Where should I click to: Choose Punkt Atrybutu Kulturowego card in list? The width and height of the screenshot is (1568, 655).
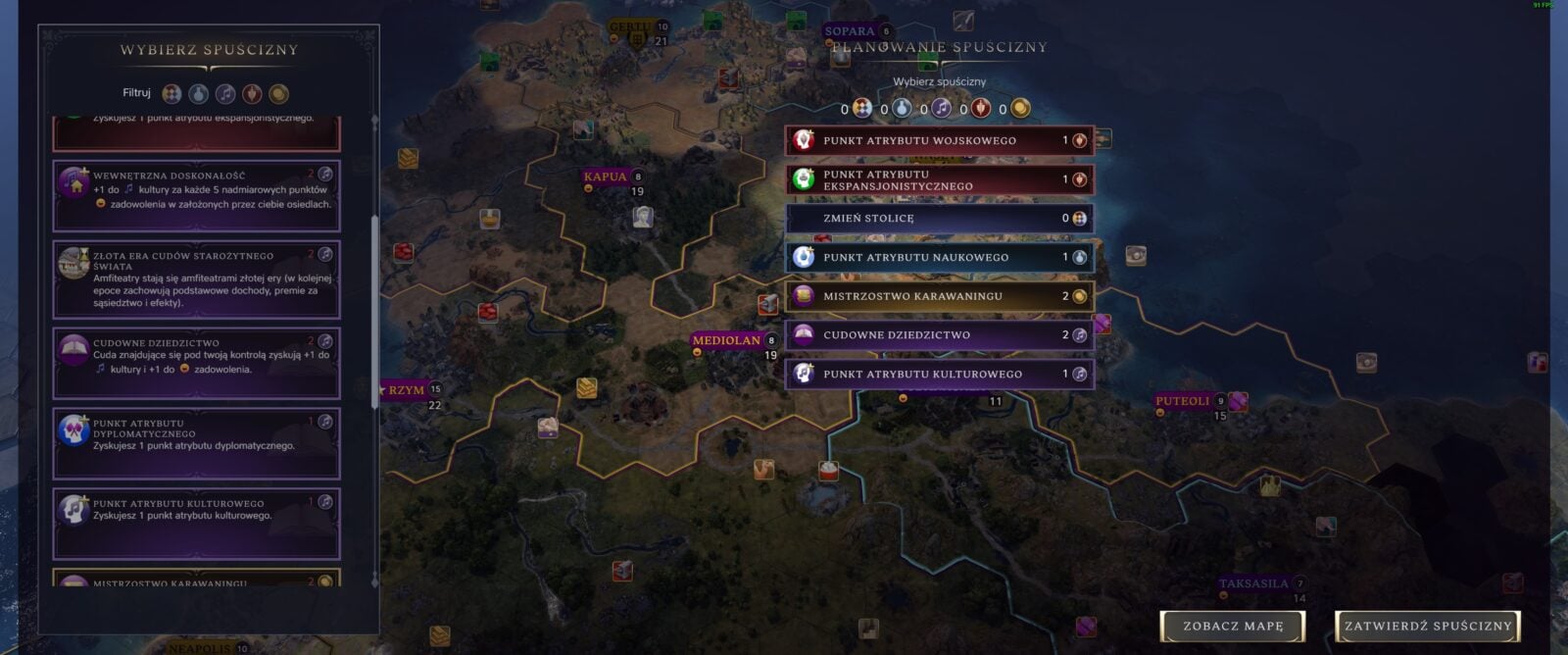tap(196, 523)
